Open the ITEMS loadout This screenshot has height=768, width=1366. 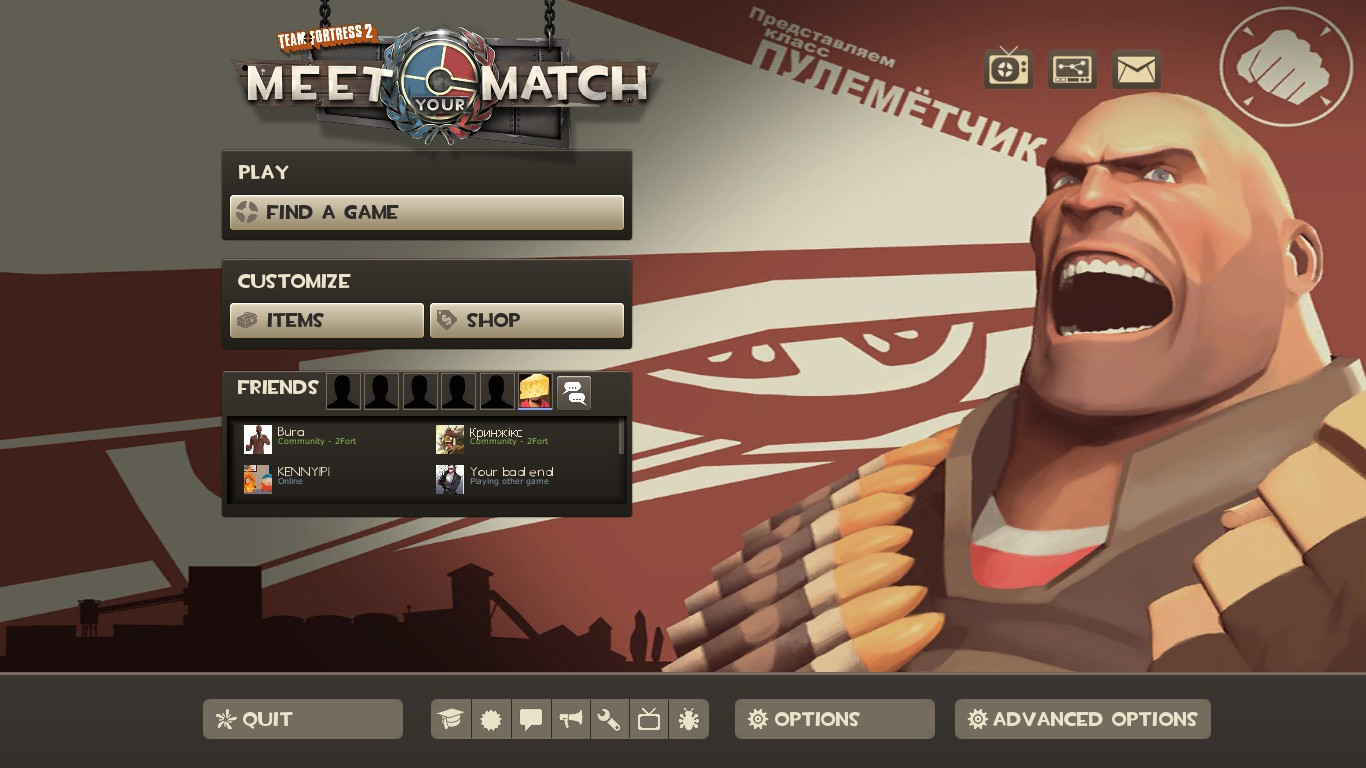pyautogui.click(x=326, y=320)
